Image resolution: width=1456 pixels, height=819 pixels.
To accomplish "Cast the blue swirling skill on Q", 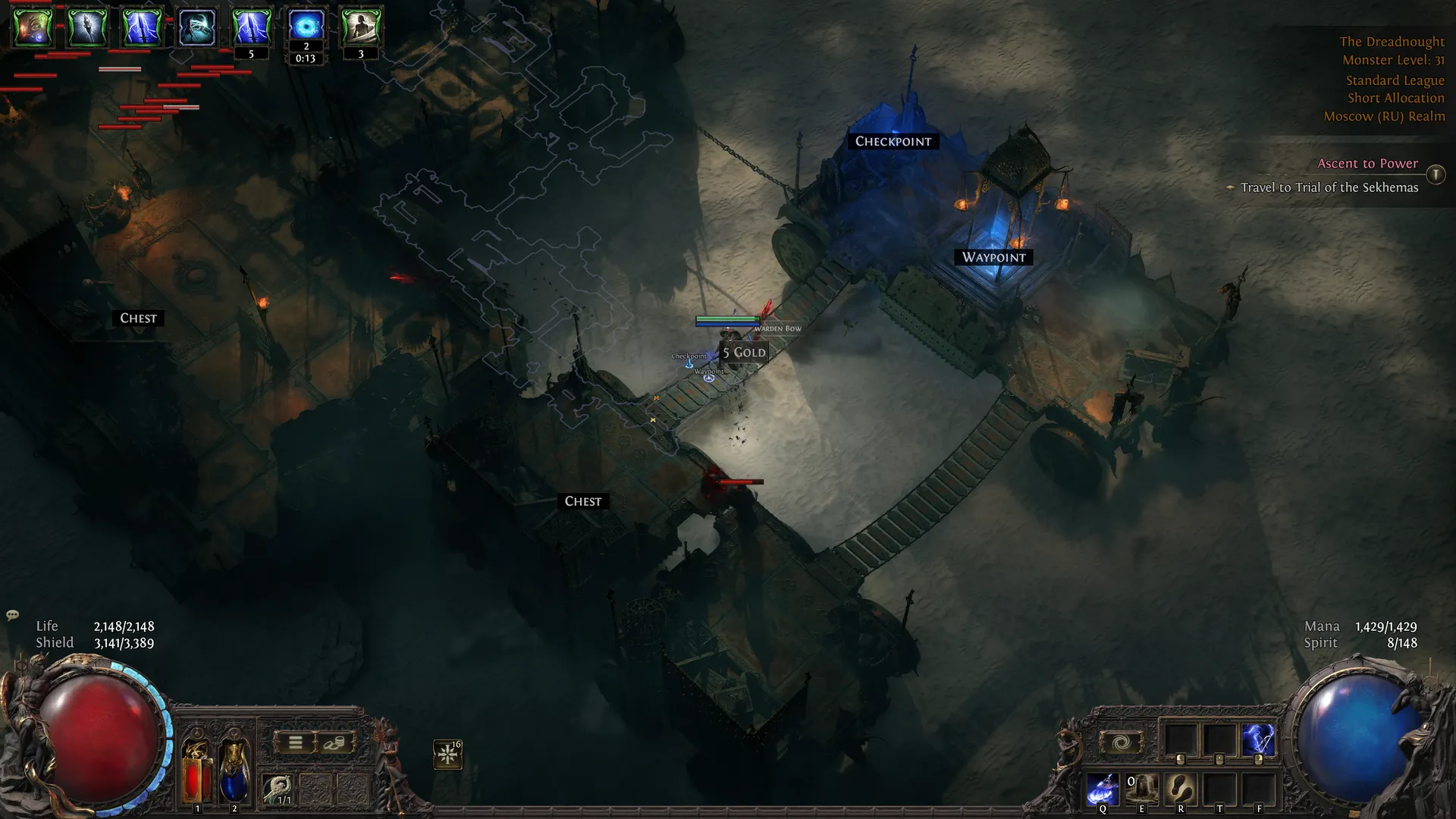I will (1102, 789).
